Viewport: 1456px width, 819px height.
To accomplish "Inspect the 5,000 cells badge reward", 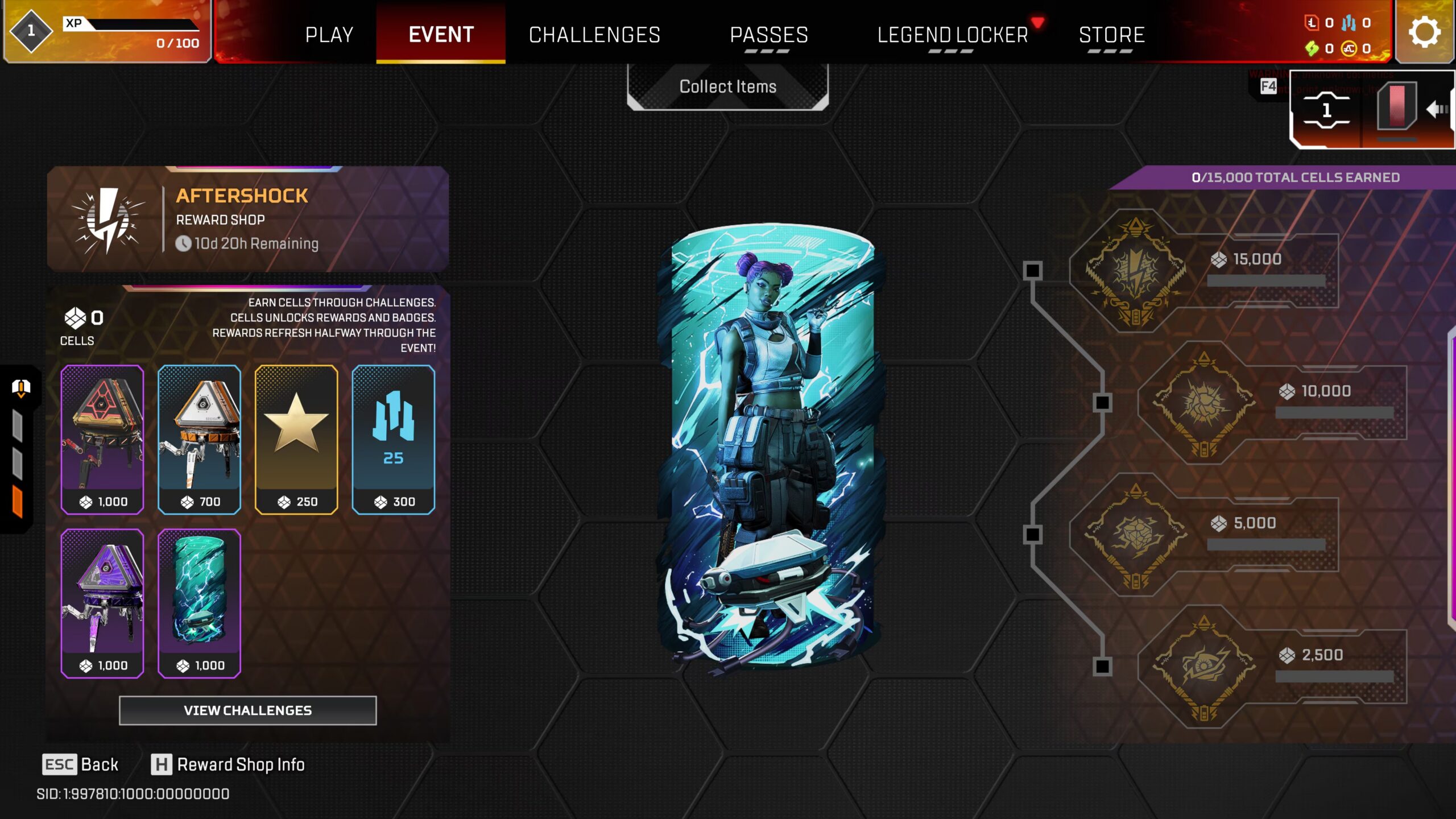I will click(1135, 535).
